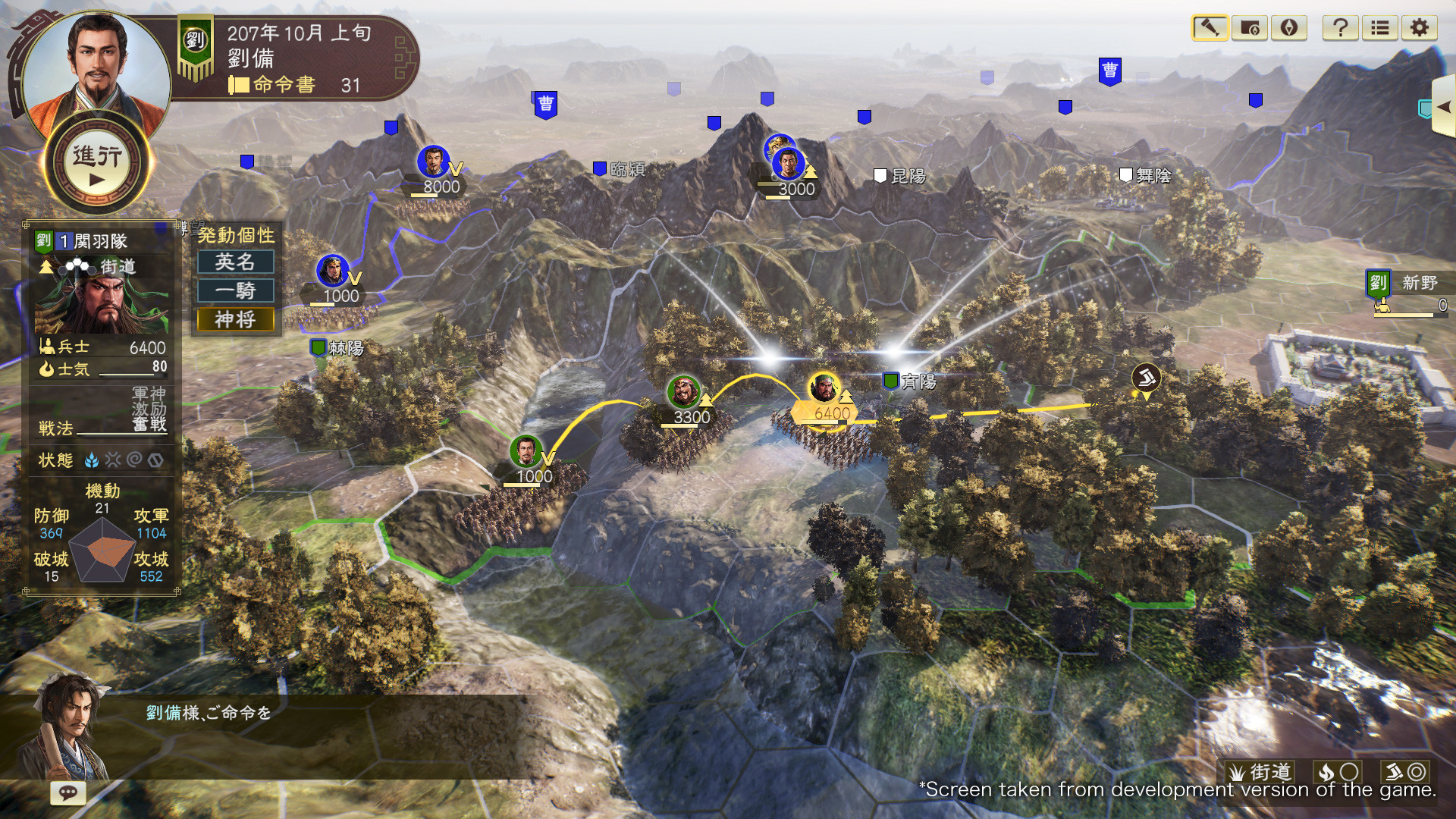This screenshot has height=819, width=1456.
Task: Open the settings gear in the top-right corner
Action: coord(1420,29)
